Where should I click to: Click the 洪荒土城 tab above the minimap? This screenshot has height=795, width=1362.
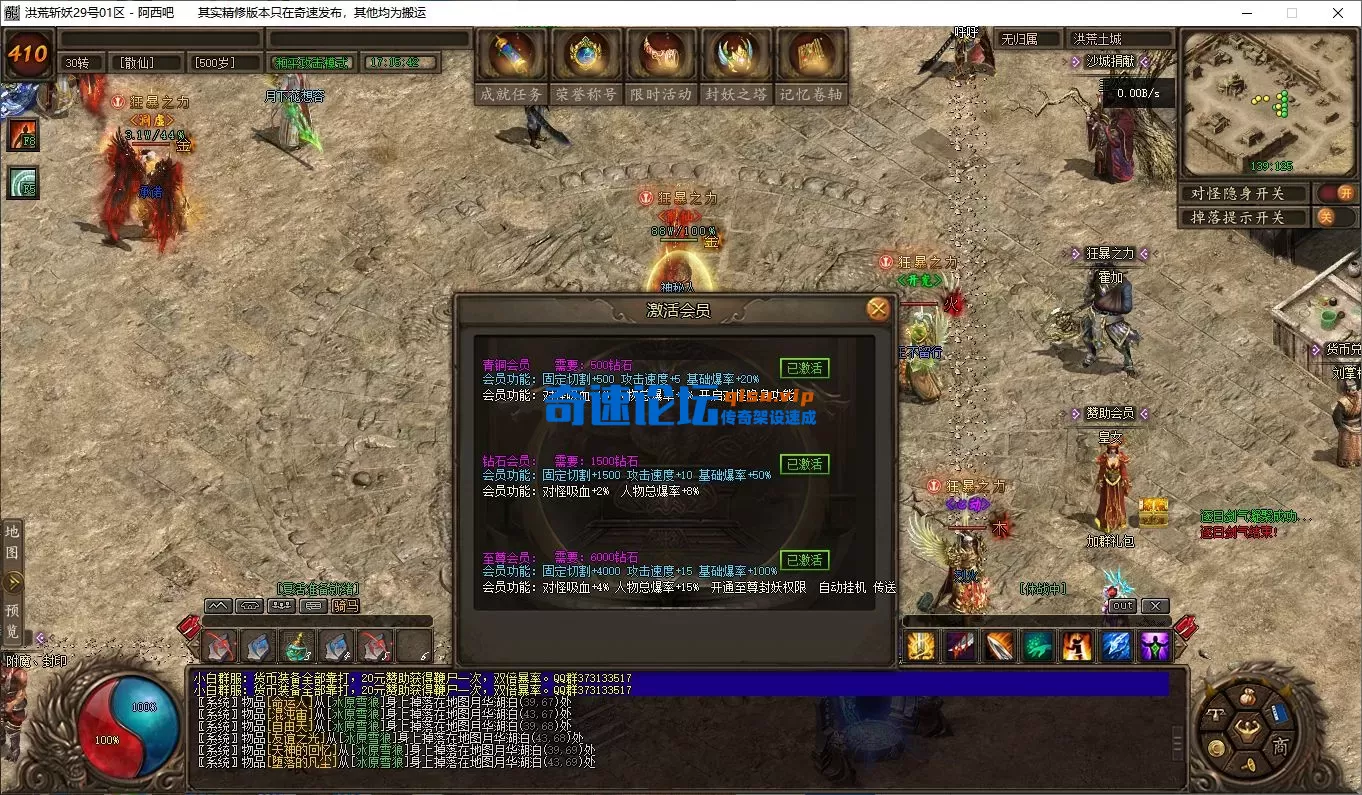(1119, 38)
